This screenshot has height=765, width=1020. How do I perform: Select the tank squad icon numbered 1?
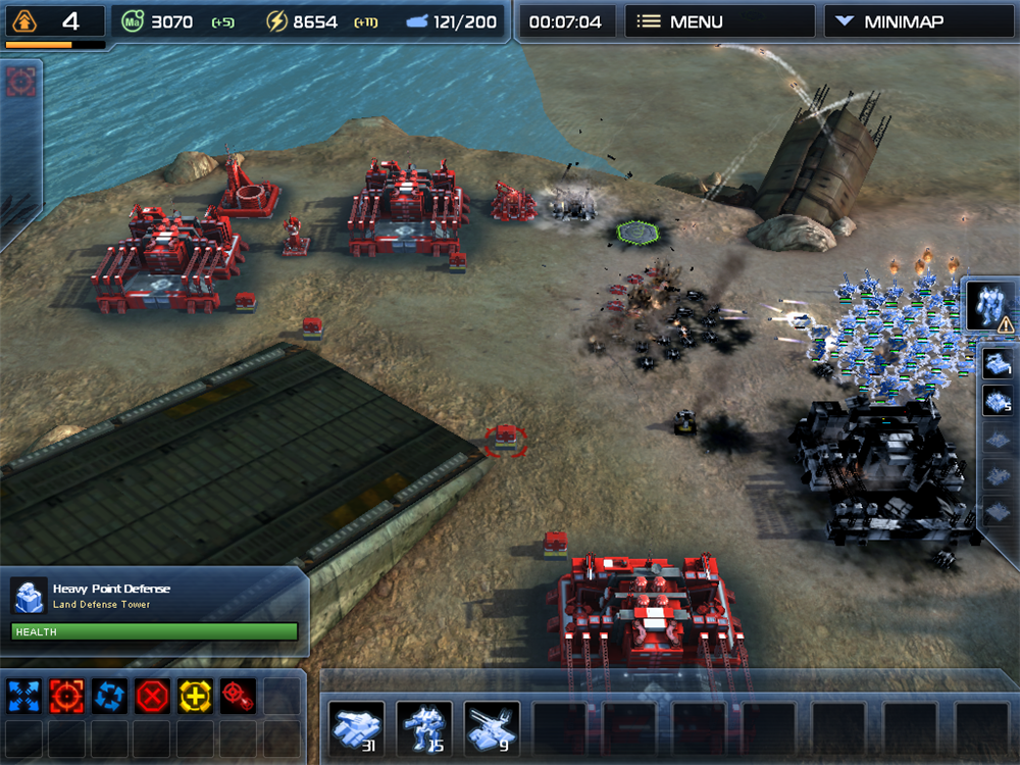point(998,365)
